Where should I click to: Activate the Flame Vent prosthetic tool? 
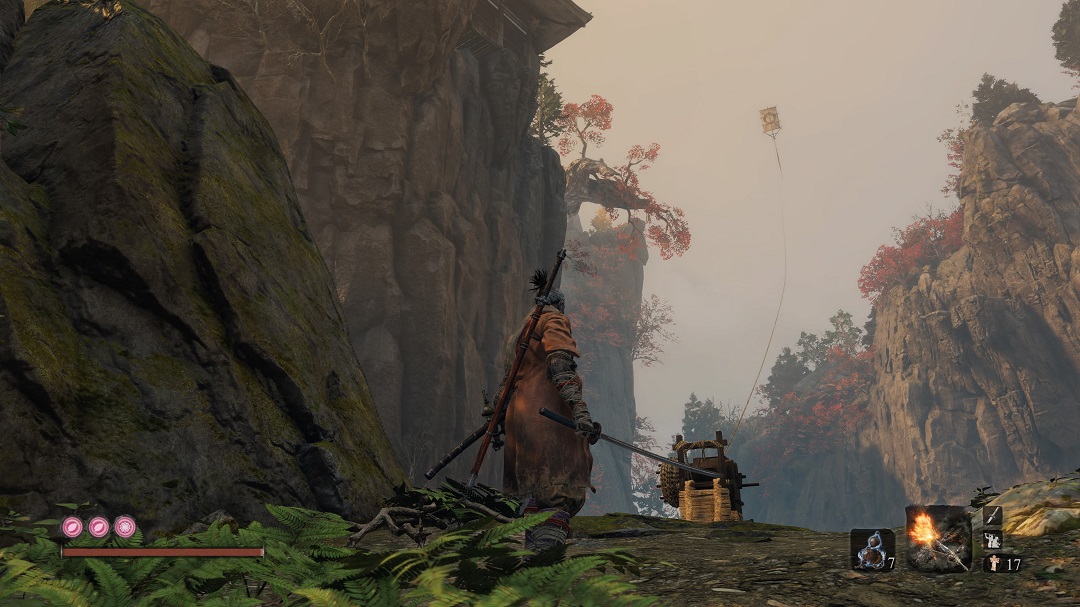[x=938, y=538]
